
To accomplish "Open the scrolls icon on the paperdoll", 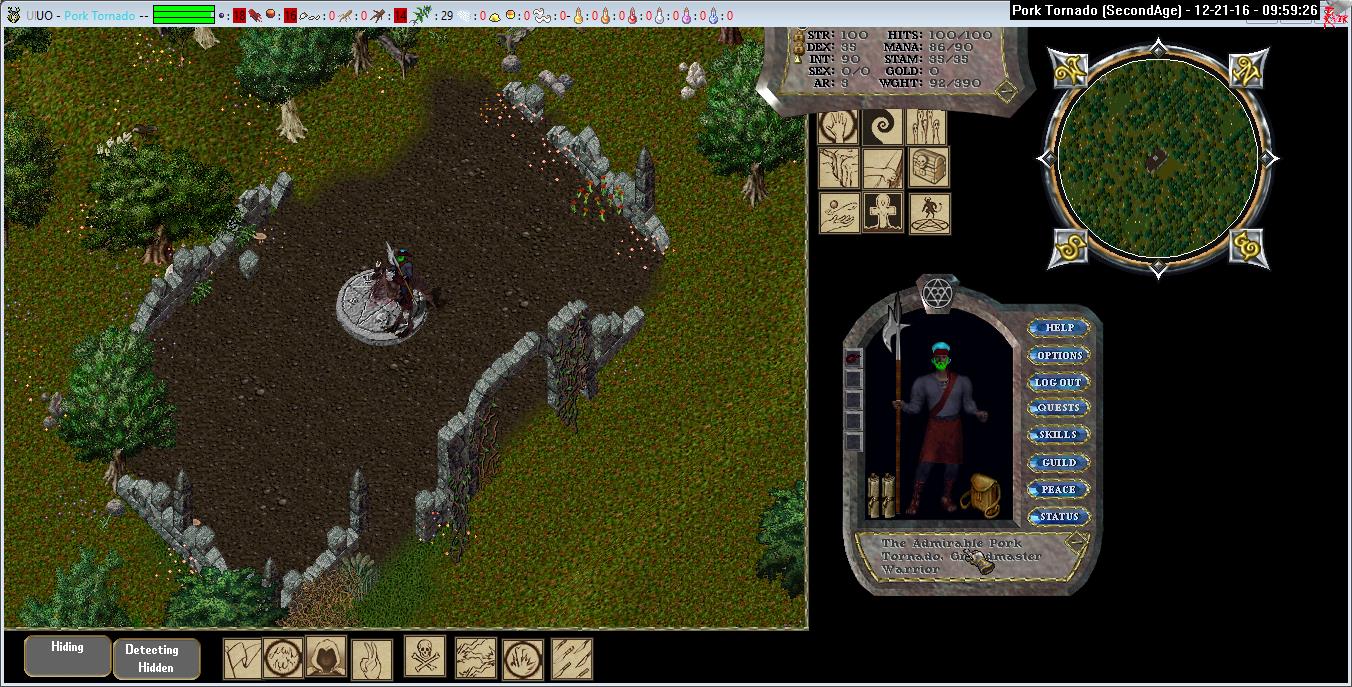I will click(880, 494).
